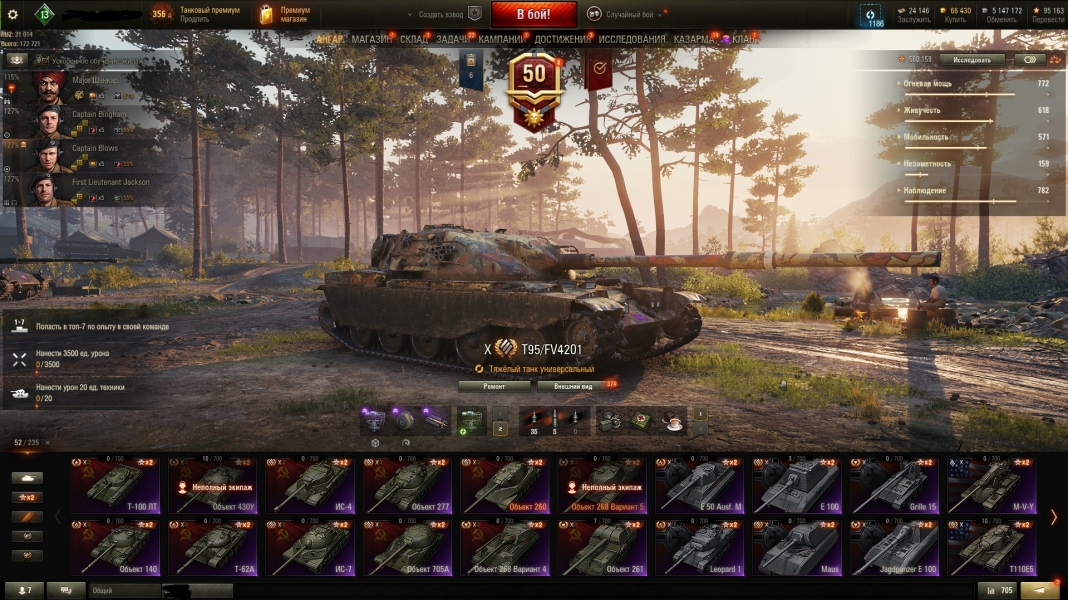Open the «КАЗАРМА» tab
Image resolution: width=1068 pixels, height=600 pixels.
point(693,39)
